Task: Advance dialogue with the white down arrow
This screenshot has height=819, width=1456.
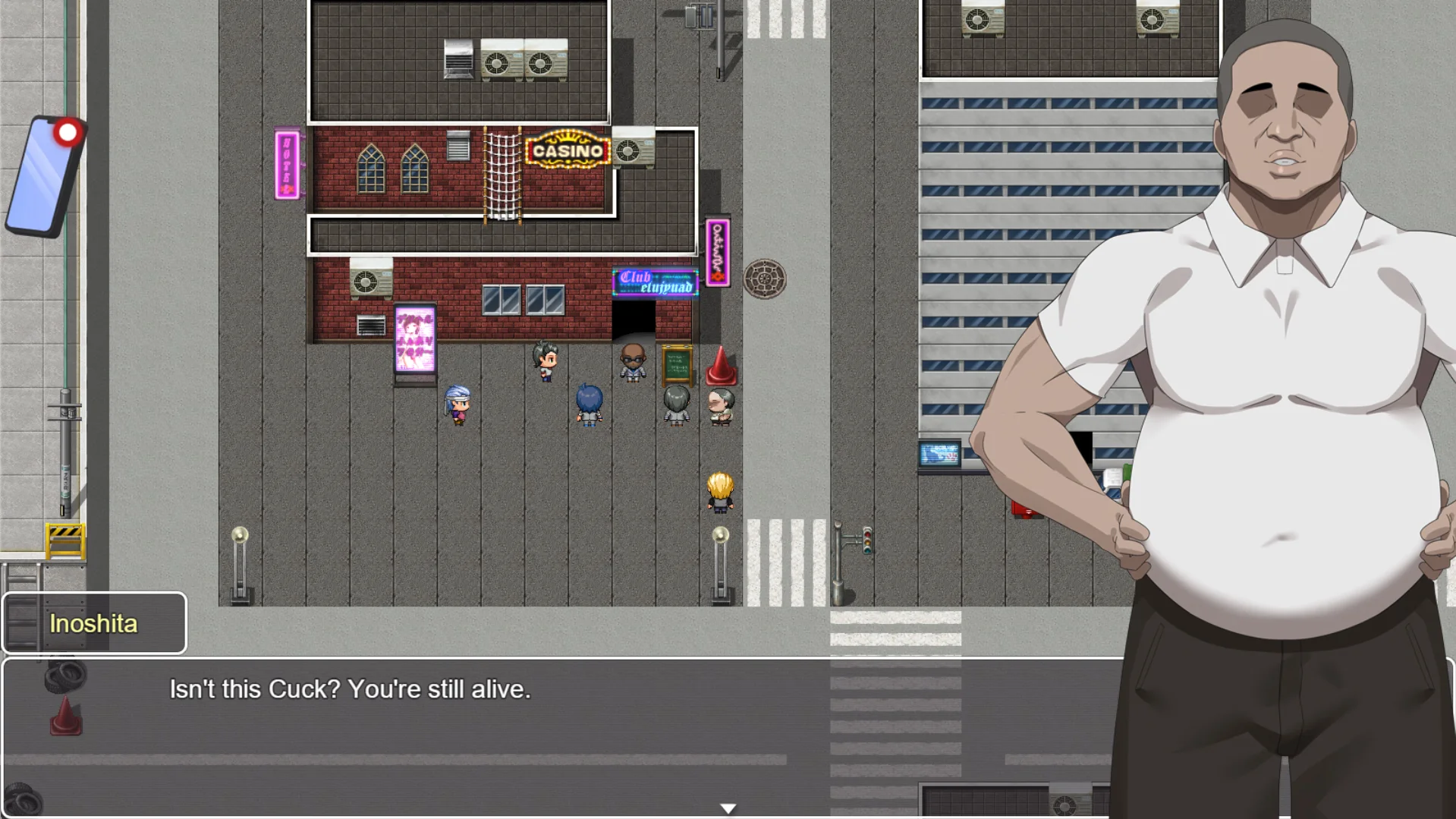Action: 728,808
